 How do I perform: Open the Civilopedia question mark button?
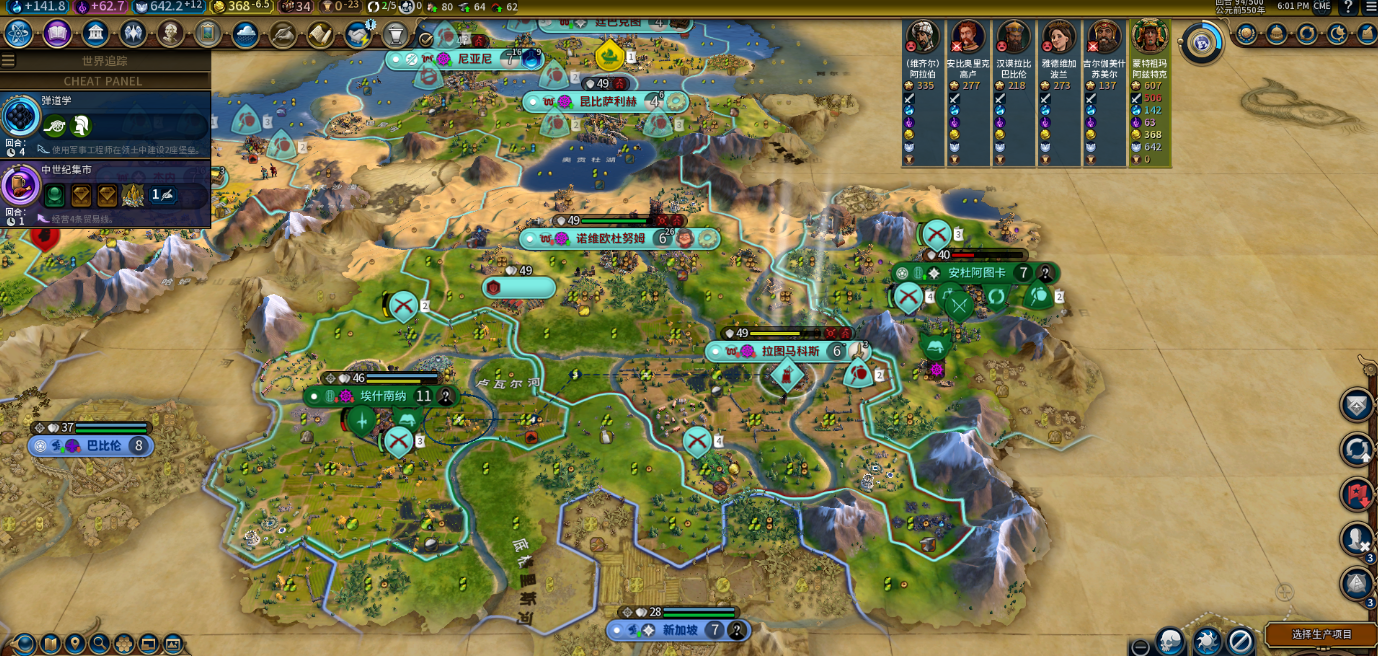click(1347, 7)
